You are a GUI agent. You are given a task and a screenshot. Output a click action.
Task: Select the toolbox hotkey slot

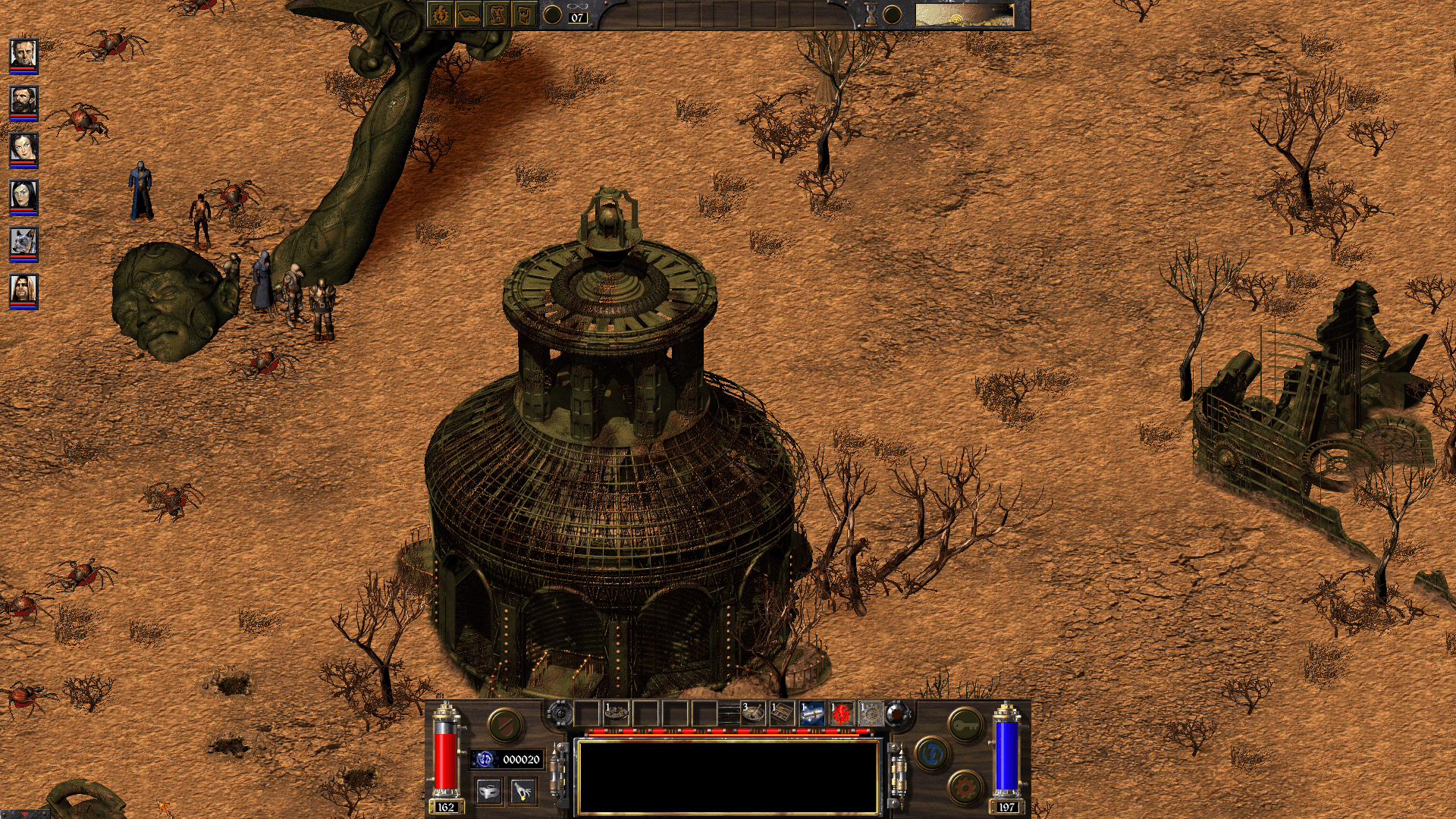tap(782, 712)
